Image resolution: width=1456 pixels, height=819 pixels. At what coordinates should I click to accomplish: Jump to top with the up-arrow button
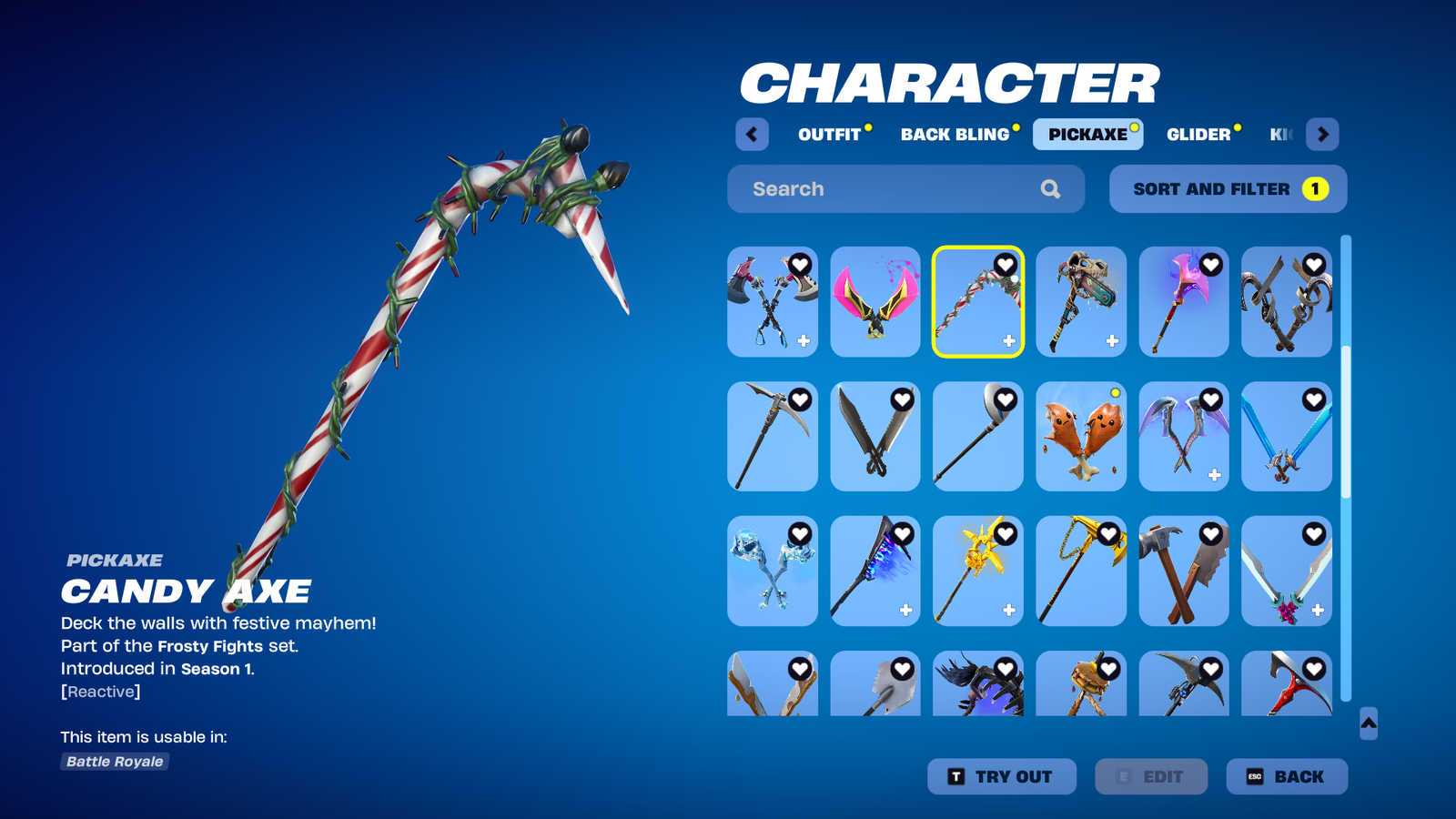1369,723
